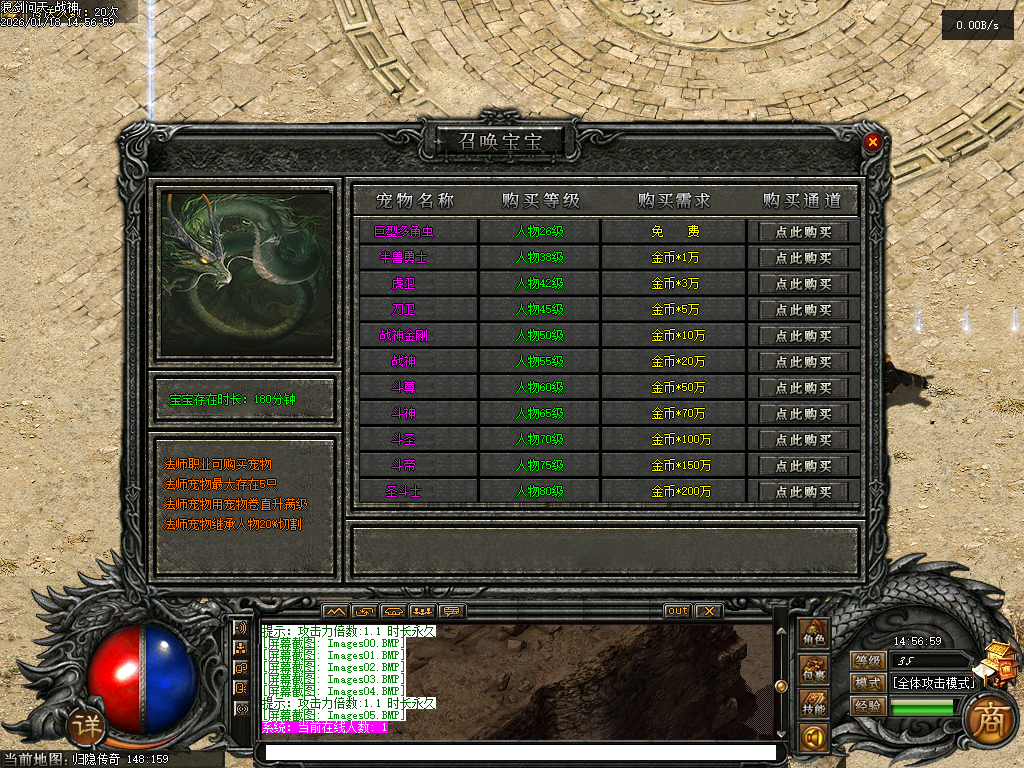1024x768 pixels.
Task: Purchase the 圣斗士 pet
Action: [x=803, y=492]
